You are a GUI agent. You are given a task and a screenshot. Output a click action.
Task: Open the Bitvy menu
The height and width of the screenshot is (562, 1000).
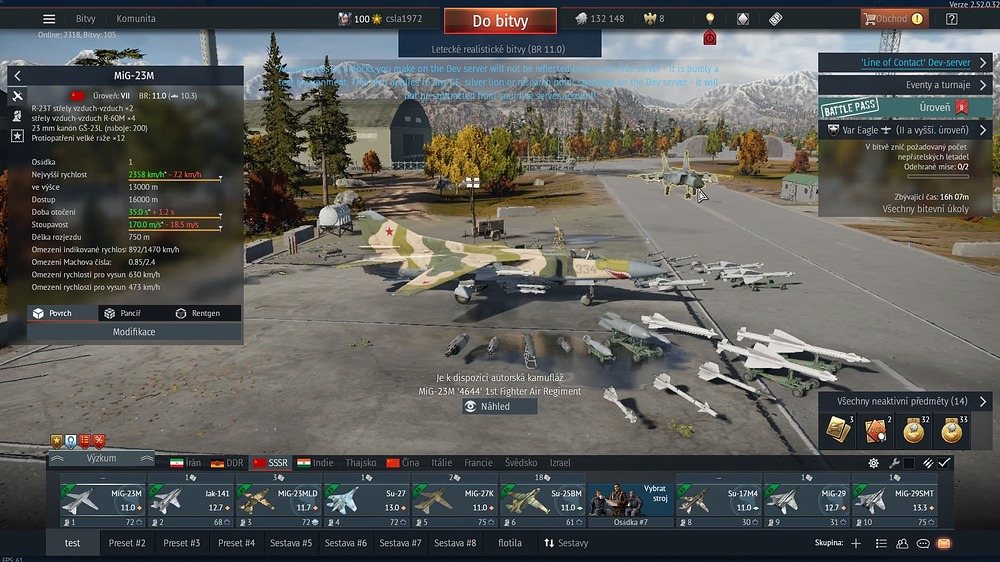[x=86, y=19]
